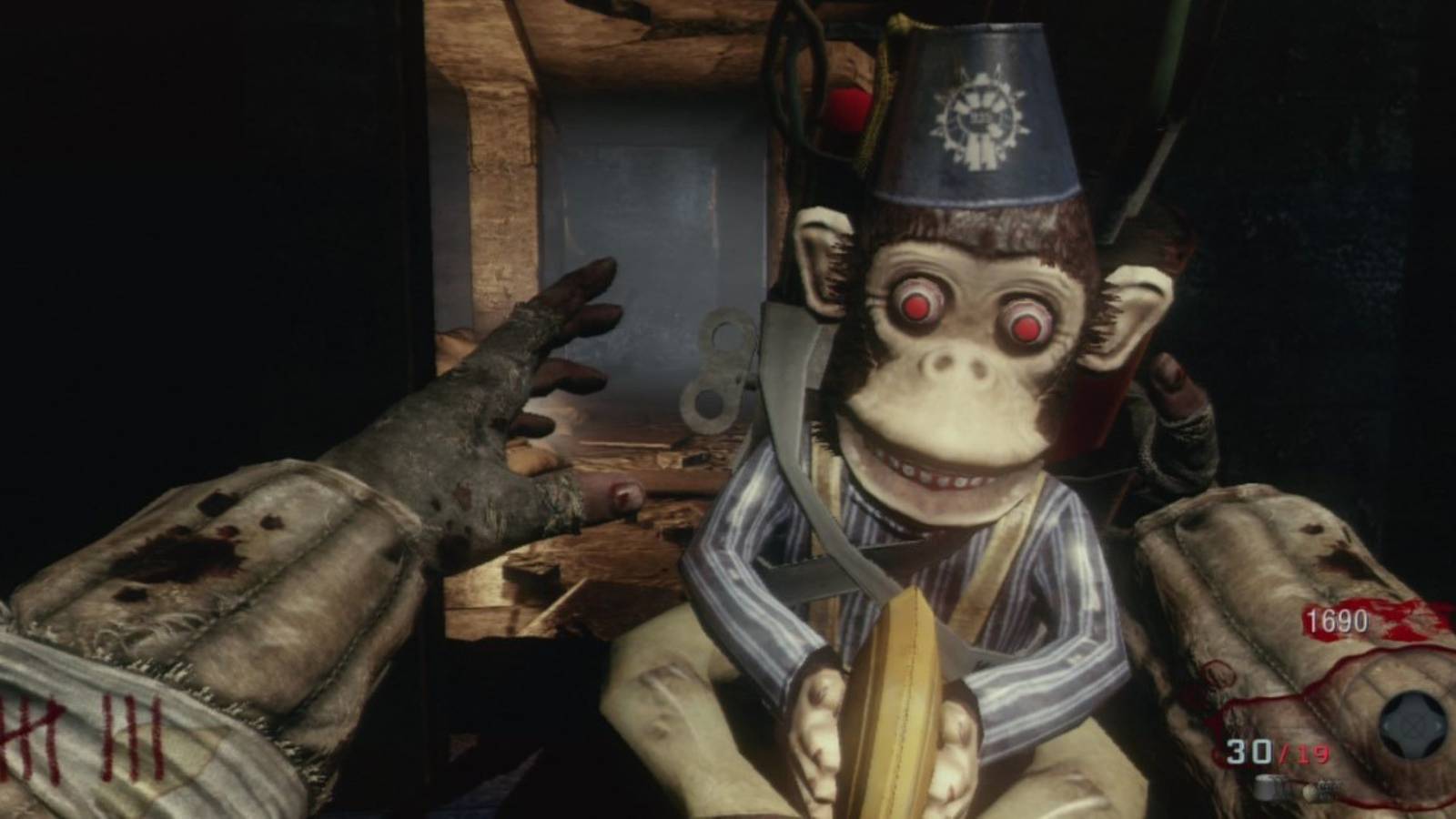Click the D-pad equipment indicator on the HUD
This screenshot has height=819, width=1456.
(1411, 724)
